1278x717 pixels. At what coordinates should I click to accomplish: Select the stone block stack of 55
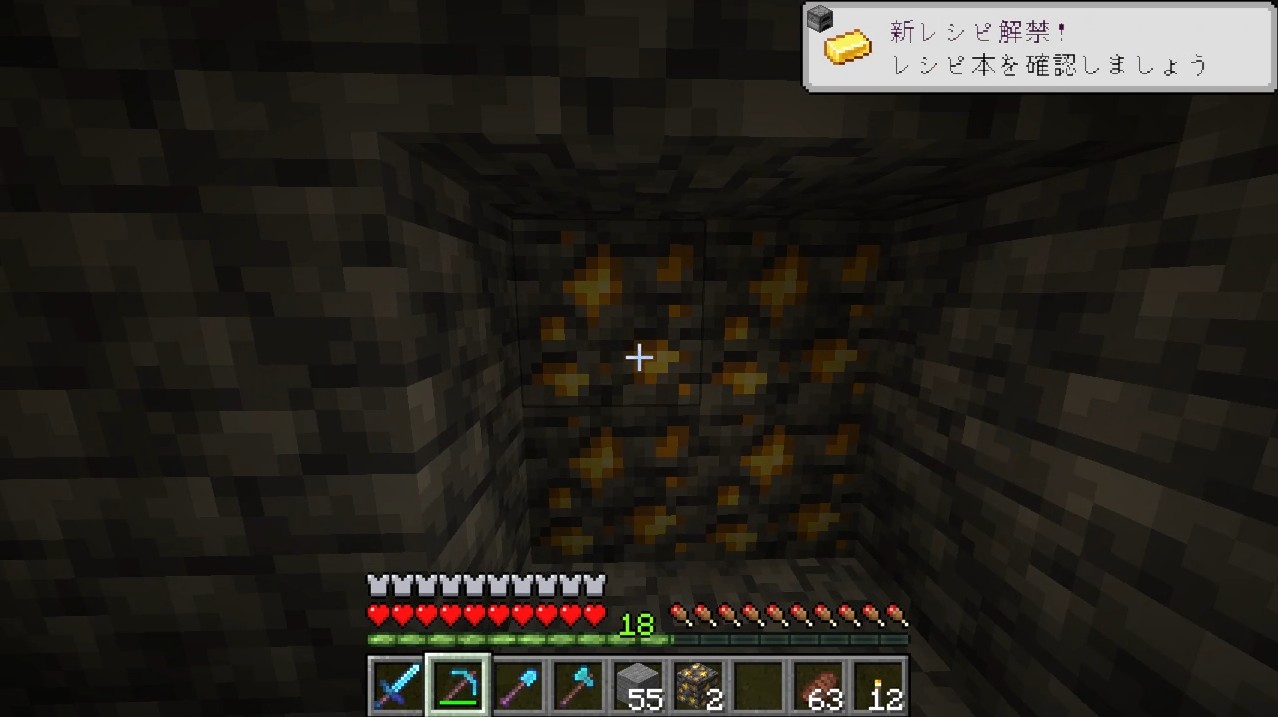(x=638, y=686)
